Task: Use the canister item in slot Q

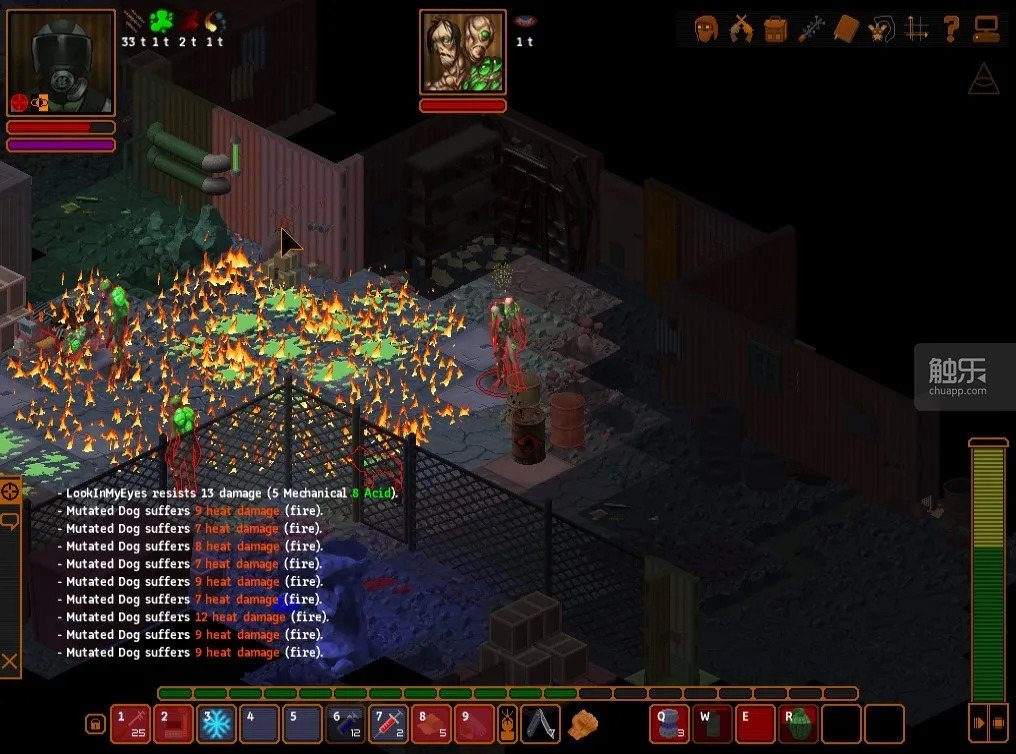Action: 669,723
